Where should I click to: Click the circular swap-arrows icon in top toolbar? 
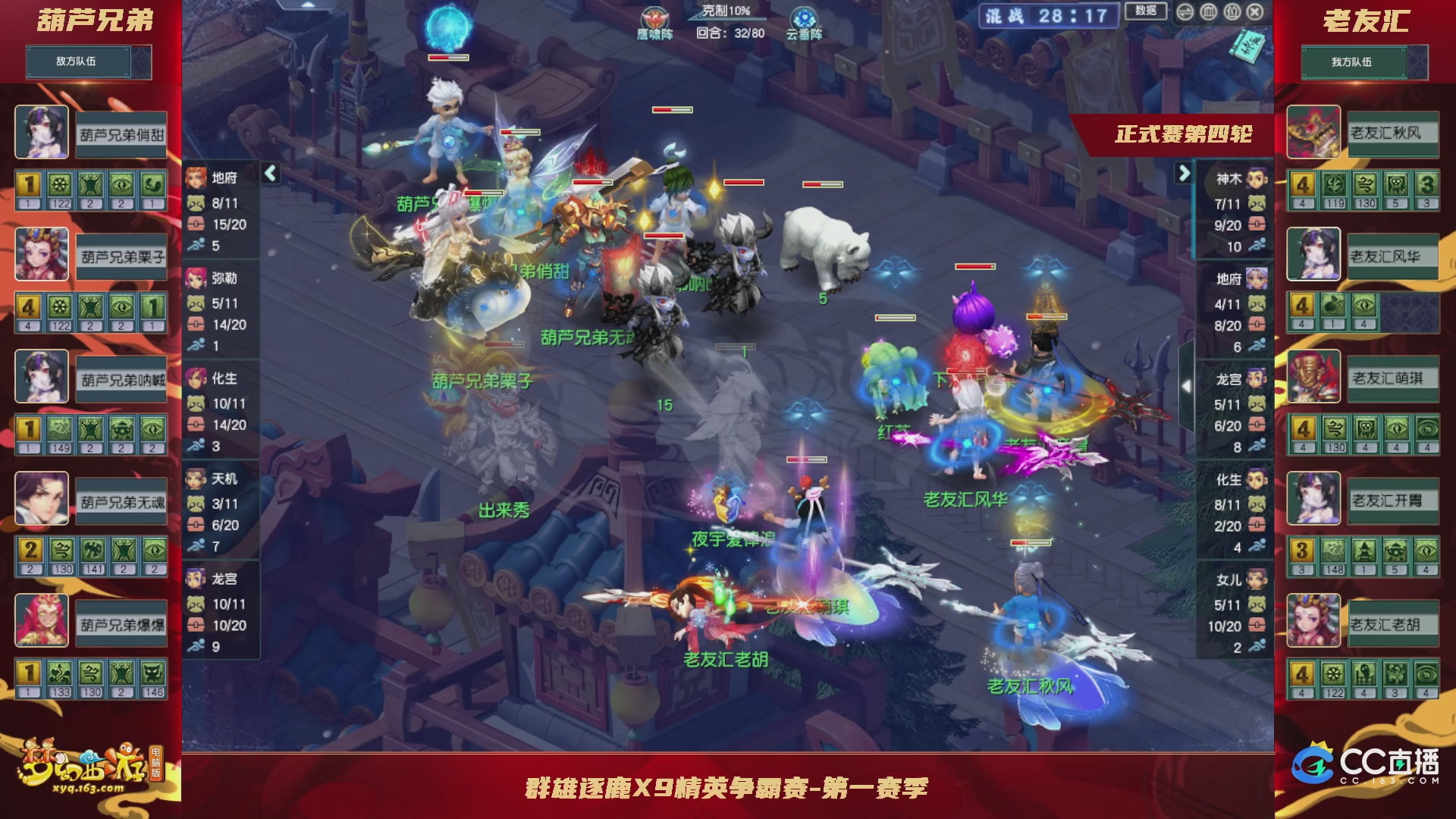[1186, 11]
